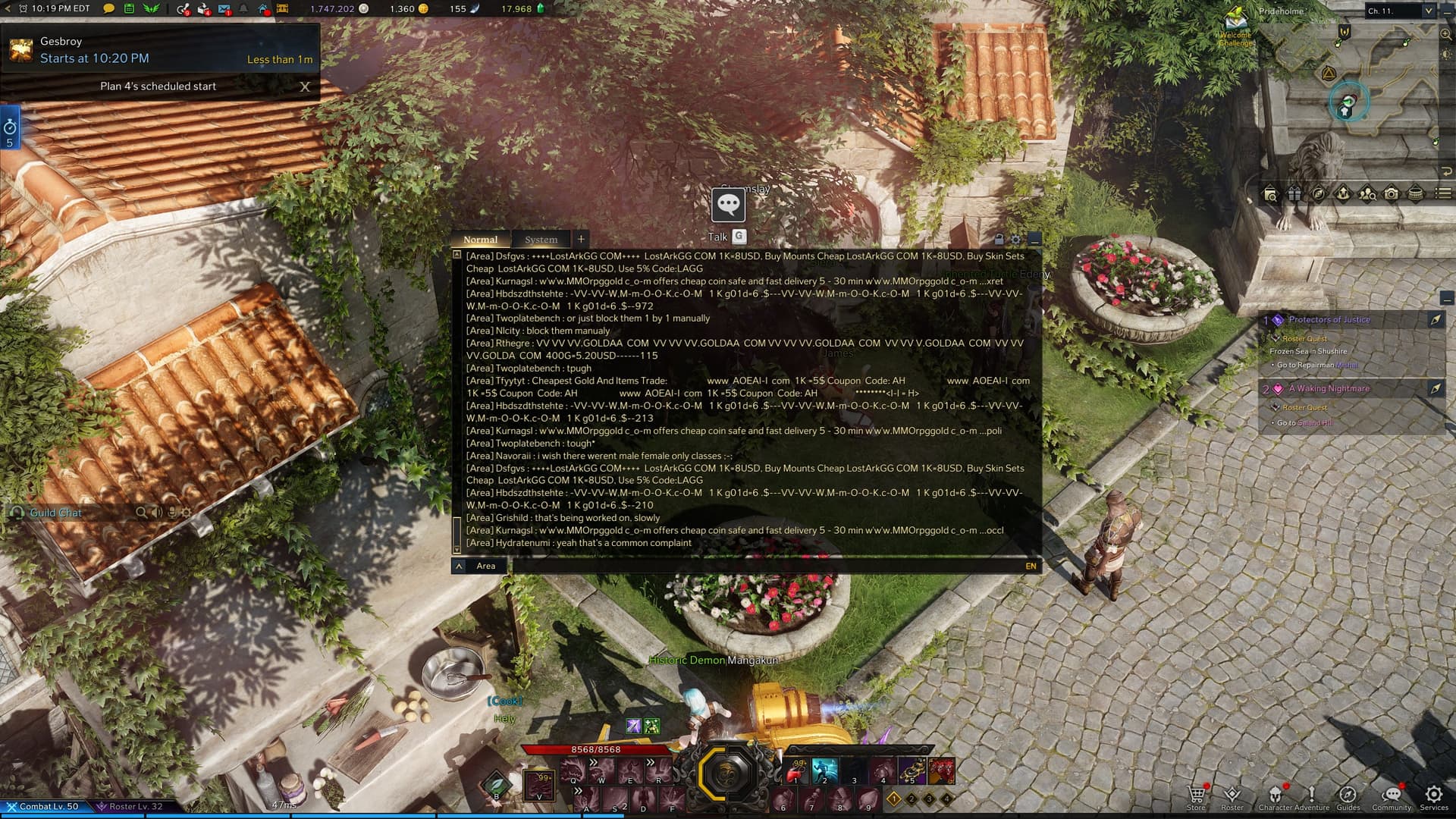Minimize the chat window
The image size is (1456, 819).
1034,240
